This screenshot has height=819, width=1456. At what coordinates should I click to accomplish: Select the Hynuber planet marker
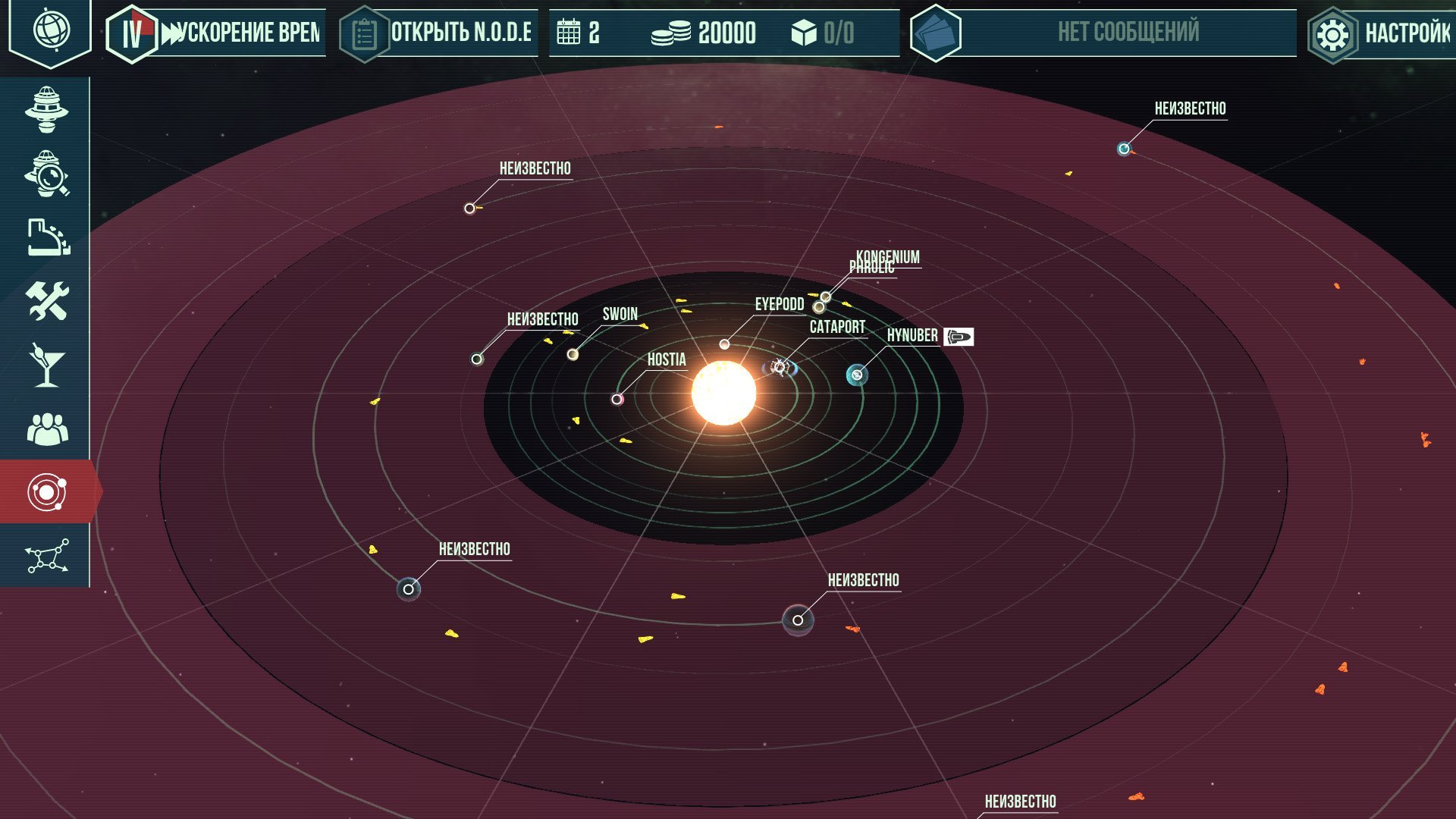857,375
